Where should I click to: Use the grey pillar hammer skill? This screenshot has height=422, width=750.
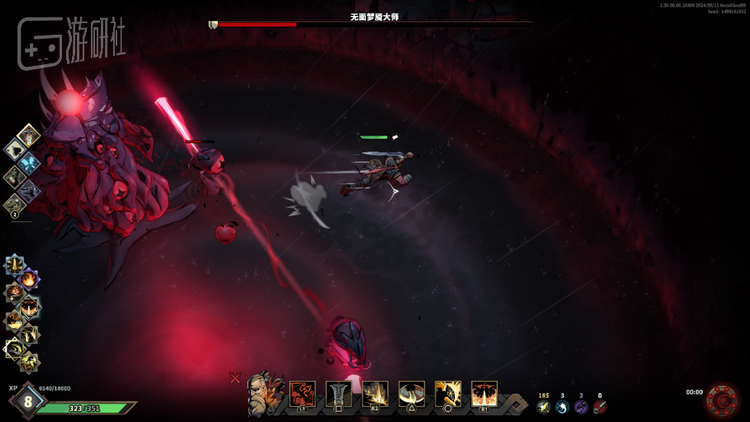click(x=339, y=394)
